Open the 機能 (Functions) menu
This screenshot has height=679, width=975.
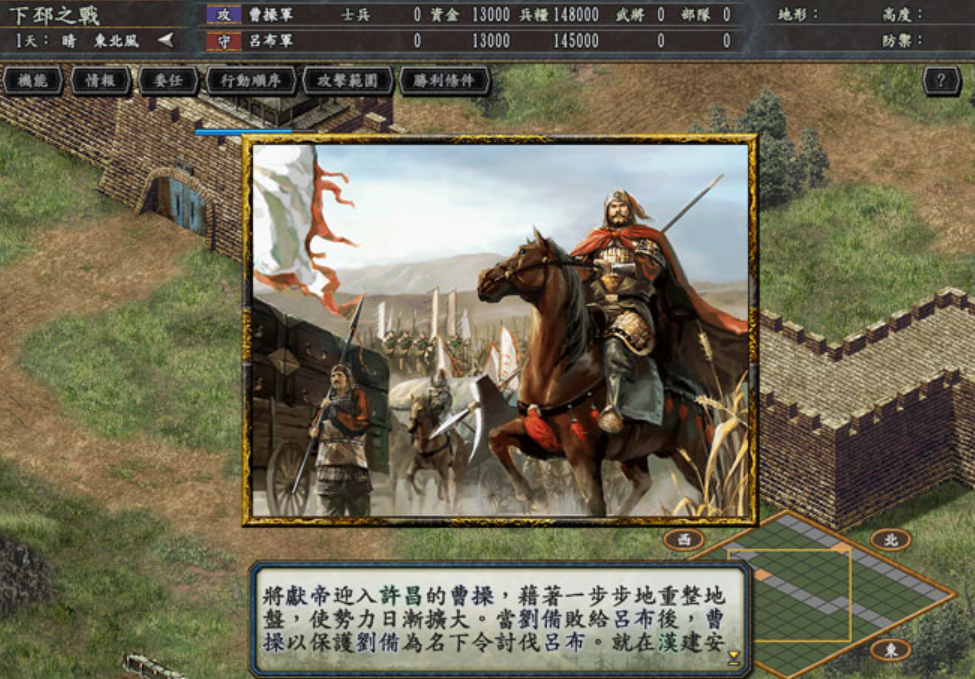(32, 81)
